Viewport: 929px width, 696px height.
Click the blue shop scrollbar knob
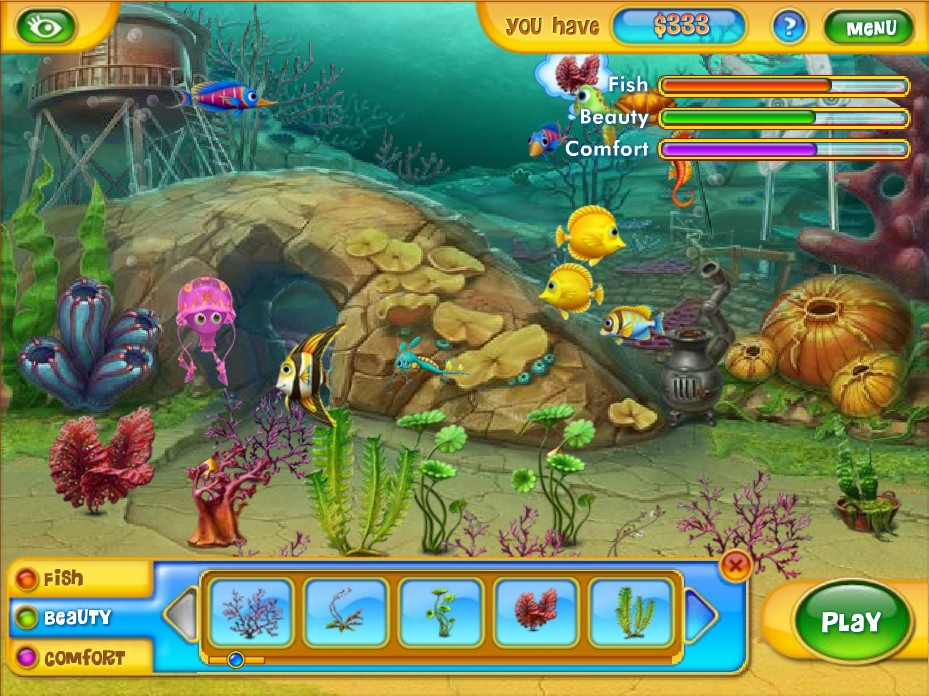(236, 659)
